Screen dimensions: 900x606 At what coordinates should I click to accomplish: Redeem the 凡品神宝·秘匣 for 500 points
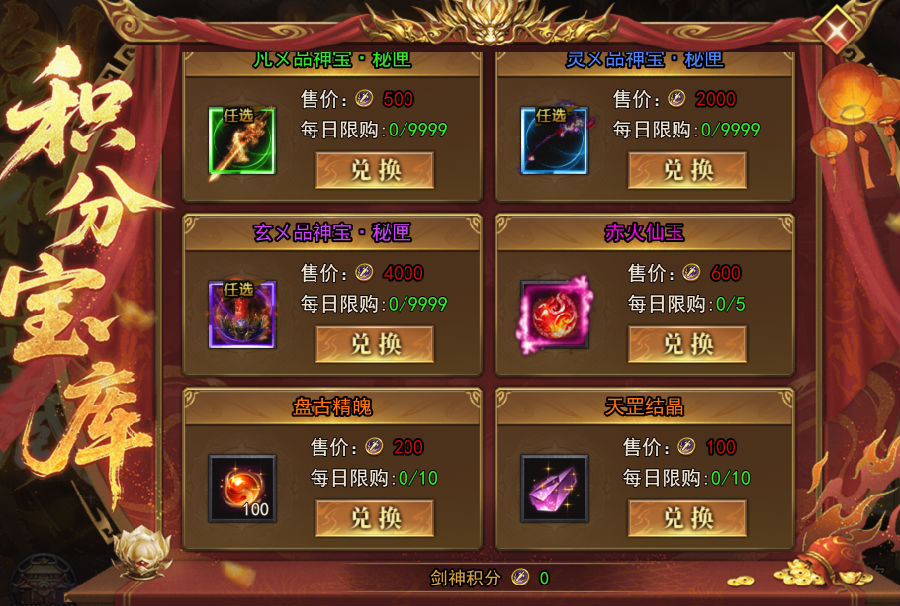pos(375,170)
